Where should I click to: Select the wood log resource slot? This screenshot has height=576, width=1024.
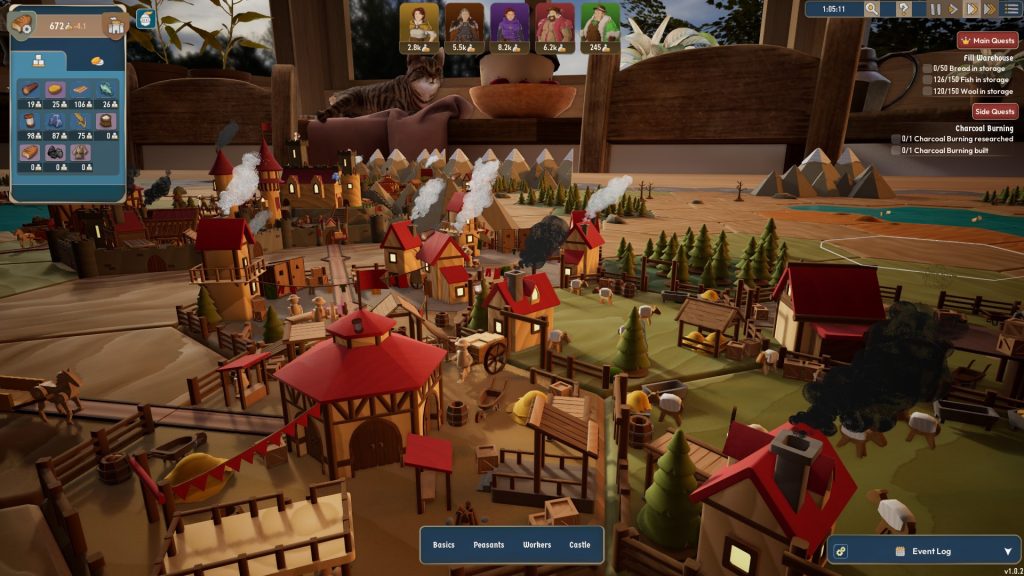(x=32, y=90)
